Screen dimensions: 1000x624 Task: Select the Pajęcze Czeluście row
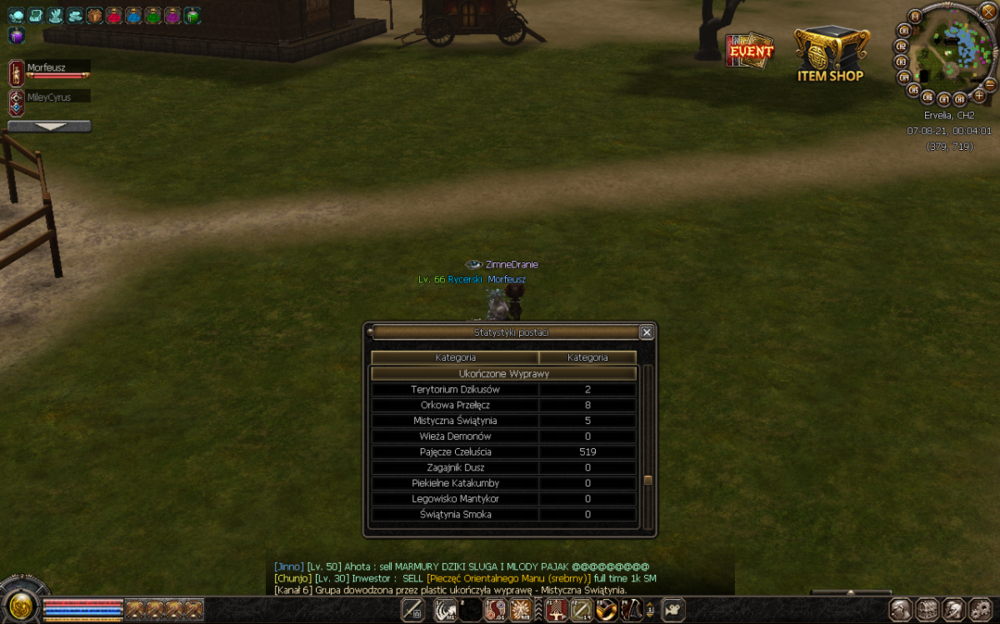tap(503, 452)
